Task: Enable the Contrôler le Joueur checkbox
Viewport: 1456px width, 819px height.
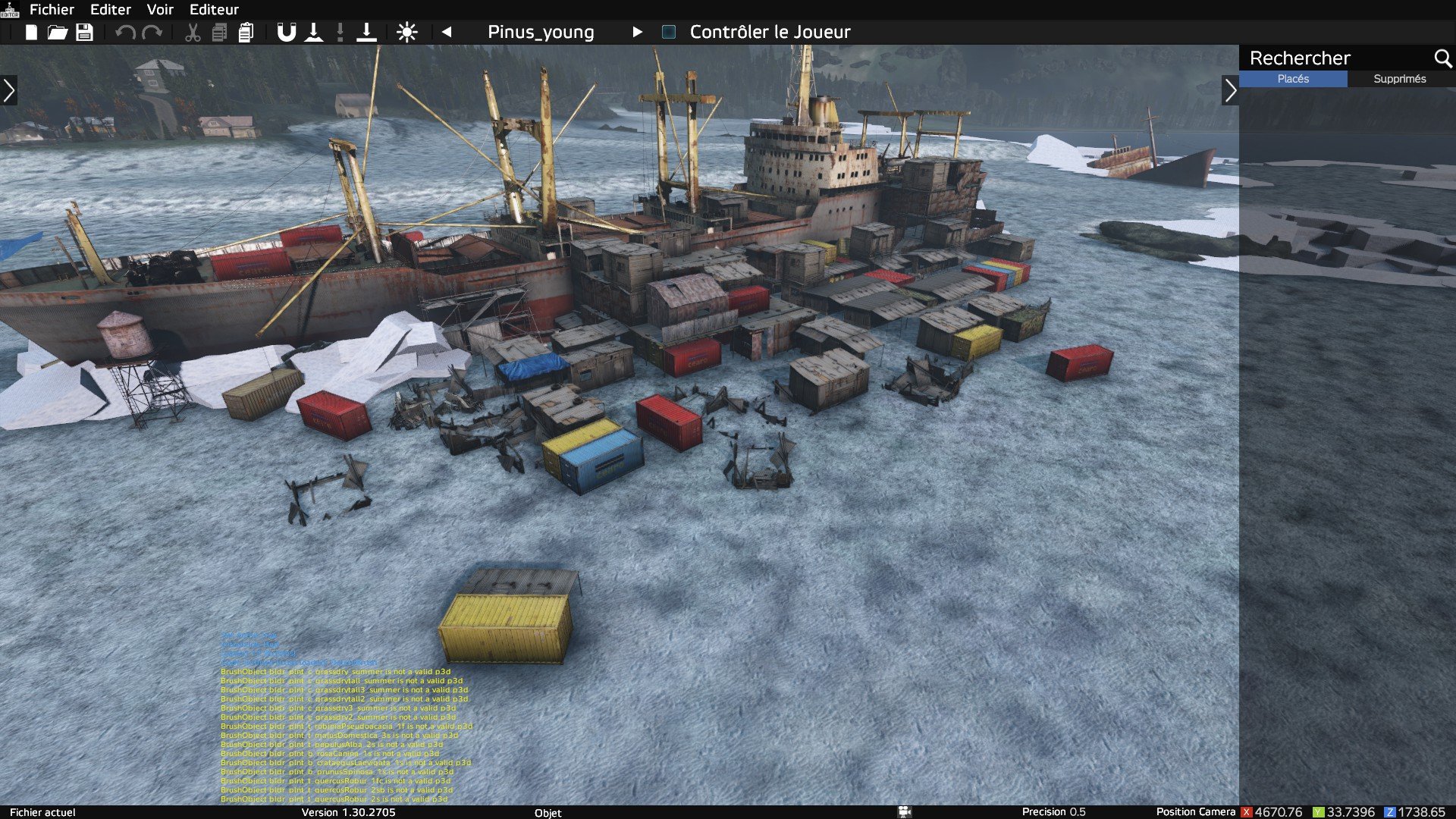Action: coord(669,32)
